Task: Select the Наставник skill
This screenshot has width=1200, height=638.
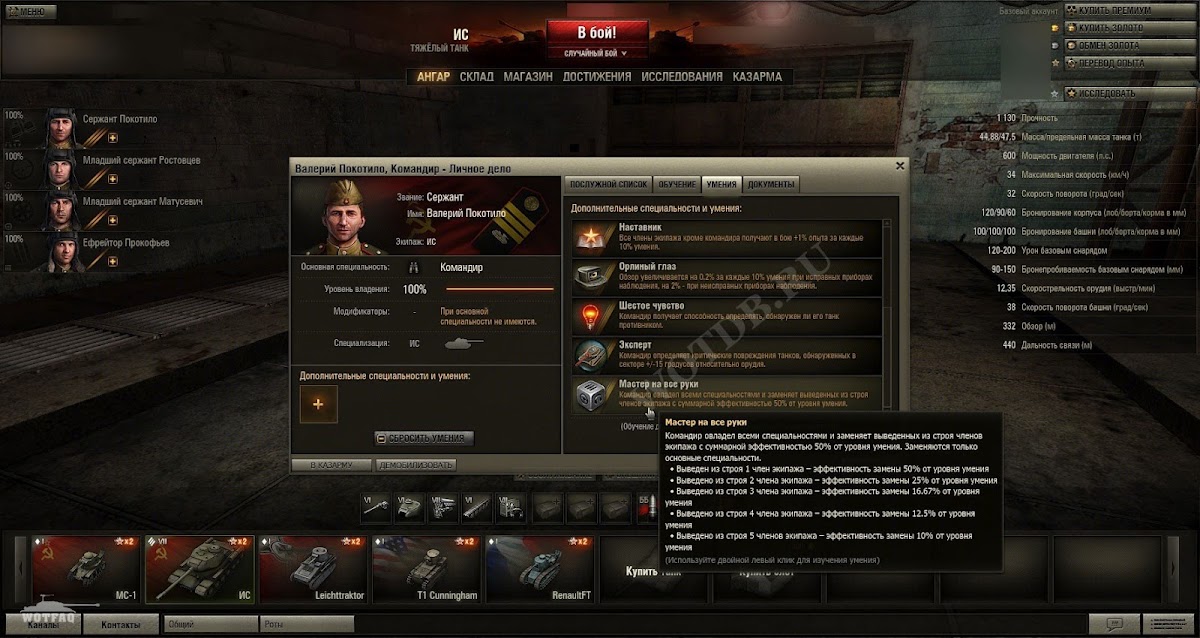Action: tap(726, 237)
